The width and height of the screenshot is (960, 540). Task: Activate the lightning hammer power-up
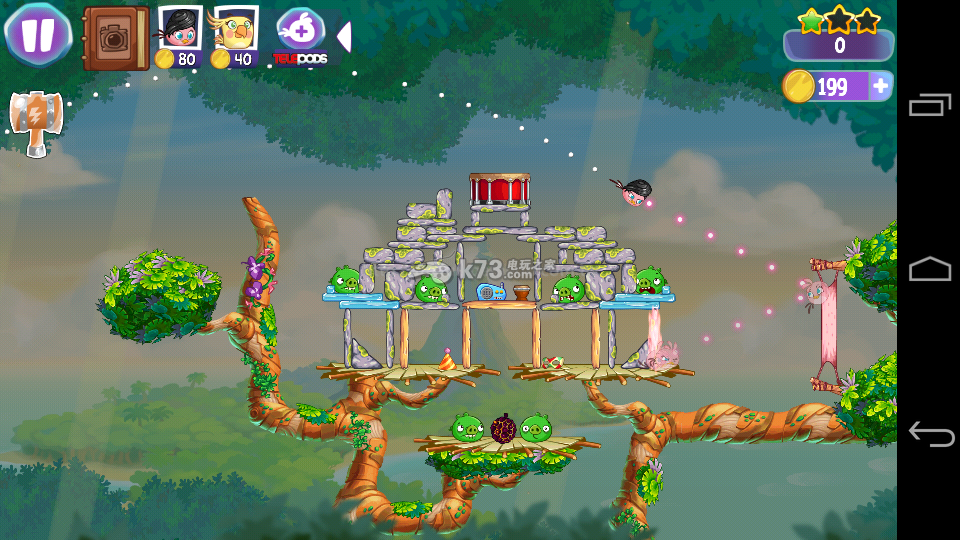[35, 122]
